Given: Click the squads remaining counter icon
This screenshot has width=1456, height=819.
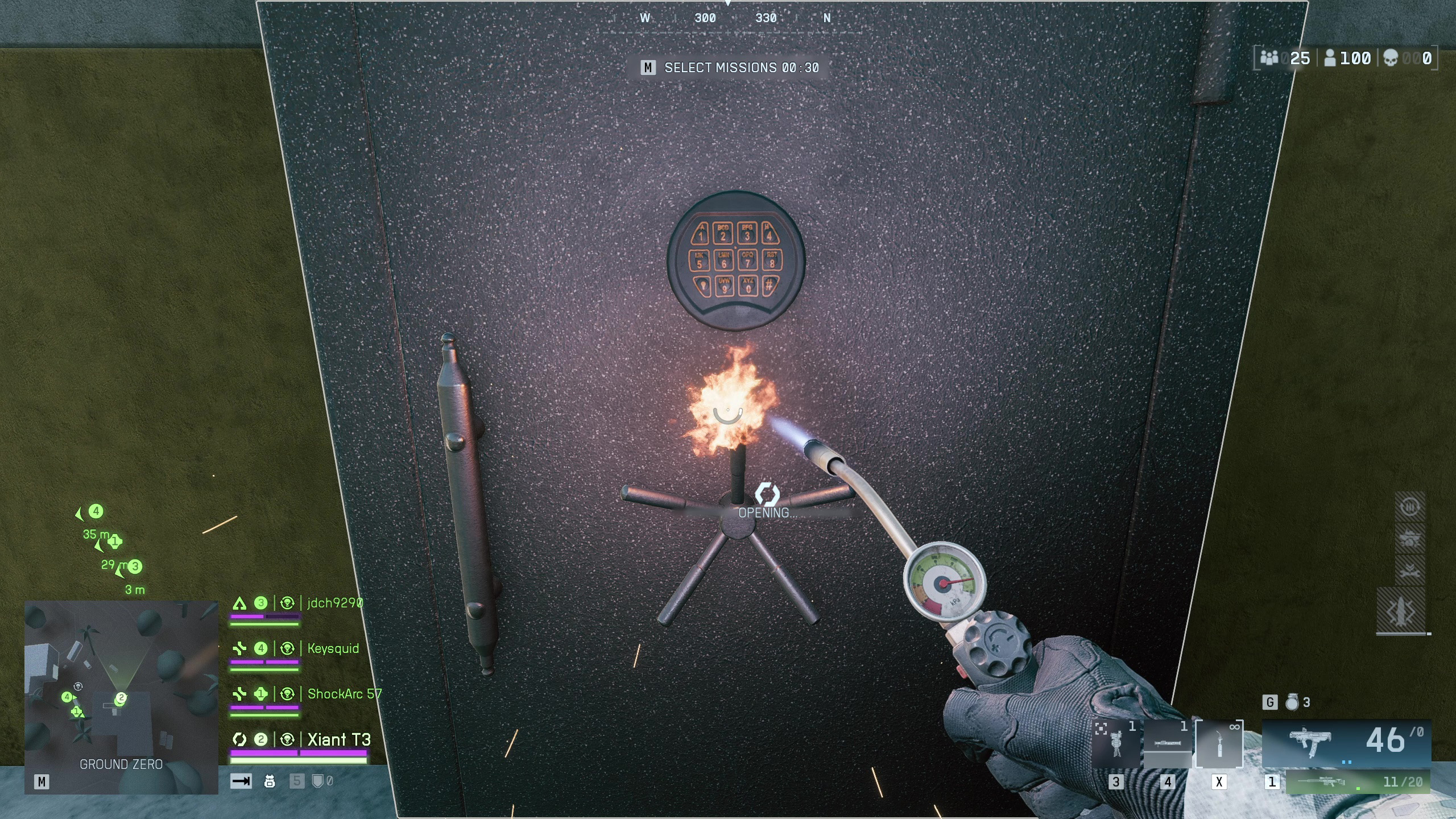Looking at the screenshot, I should coord(1269,58).
